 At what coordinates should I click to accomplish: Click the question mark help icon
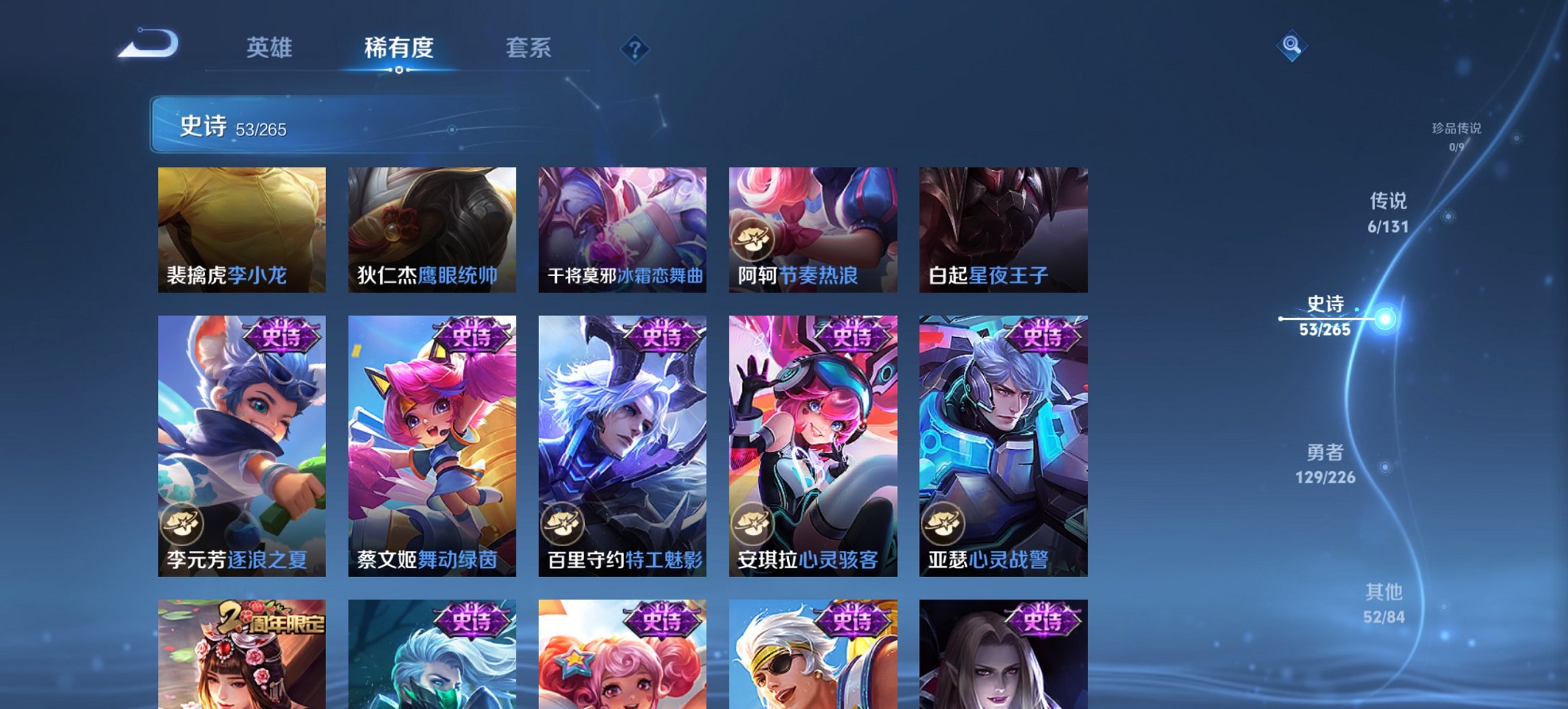635,49
